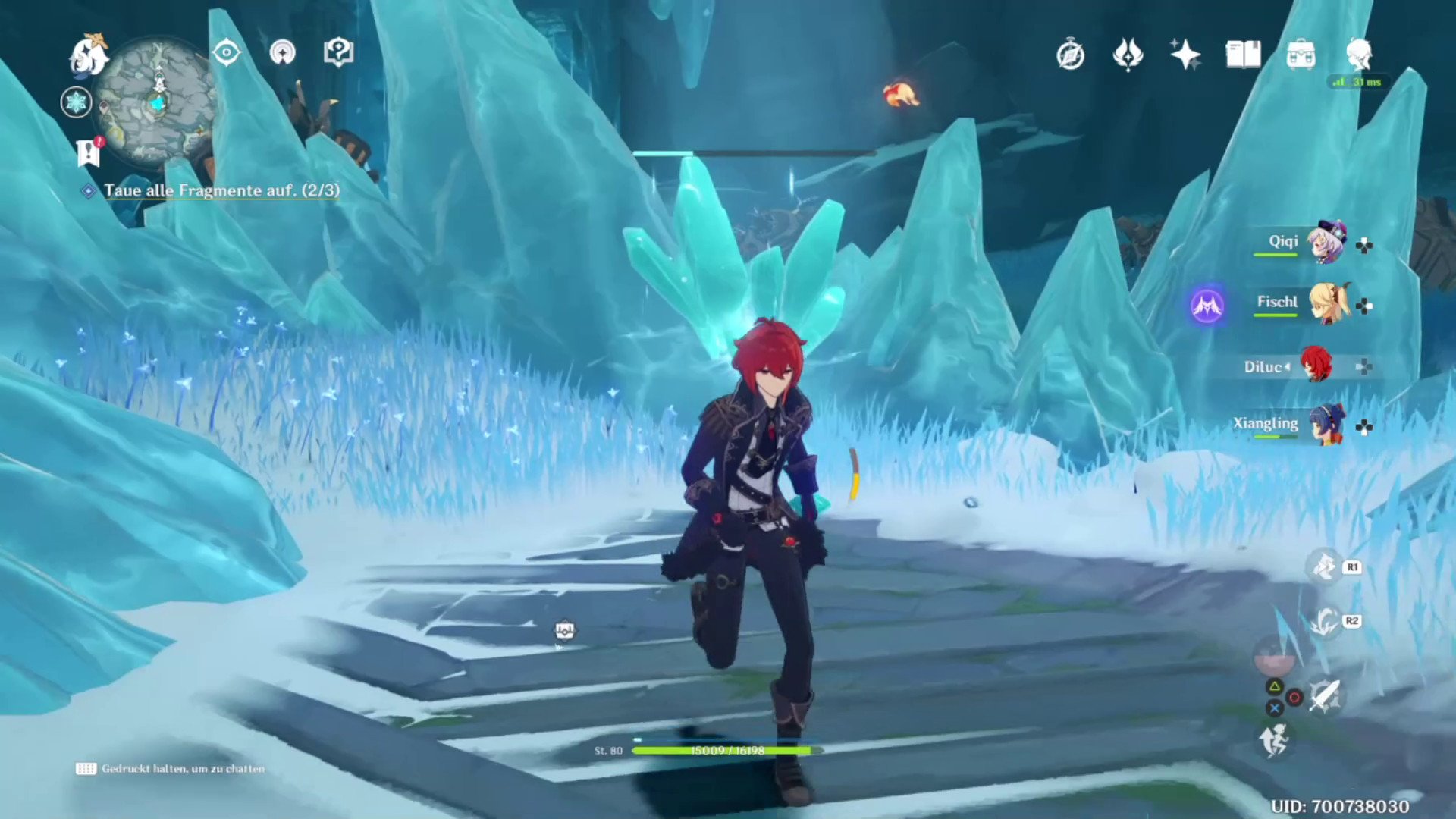Activate the sprint running-figure icon
The height and width of the screenshot is (819, 1456).
[x=1274, y=739]
